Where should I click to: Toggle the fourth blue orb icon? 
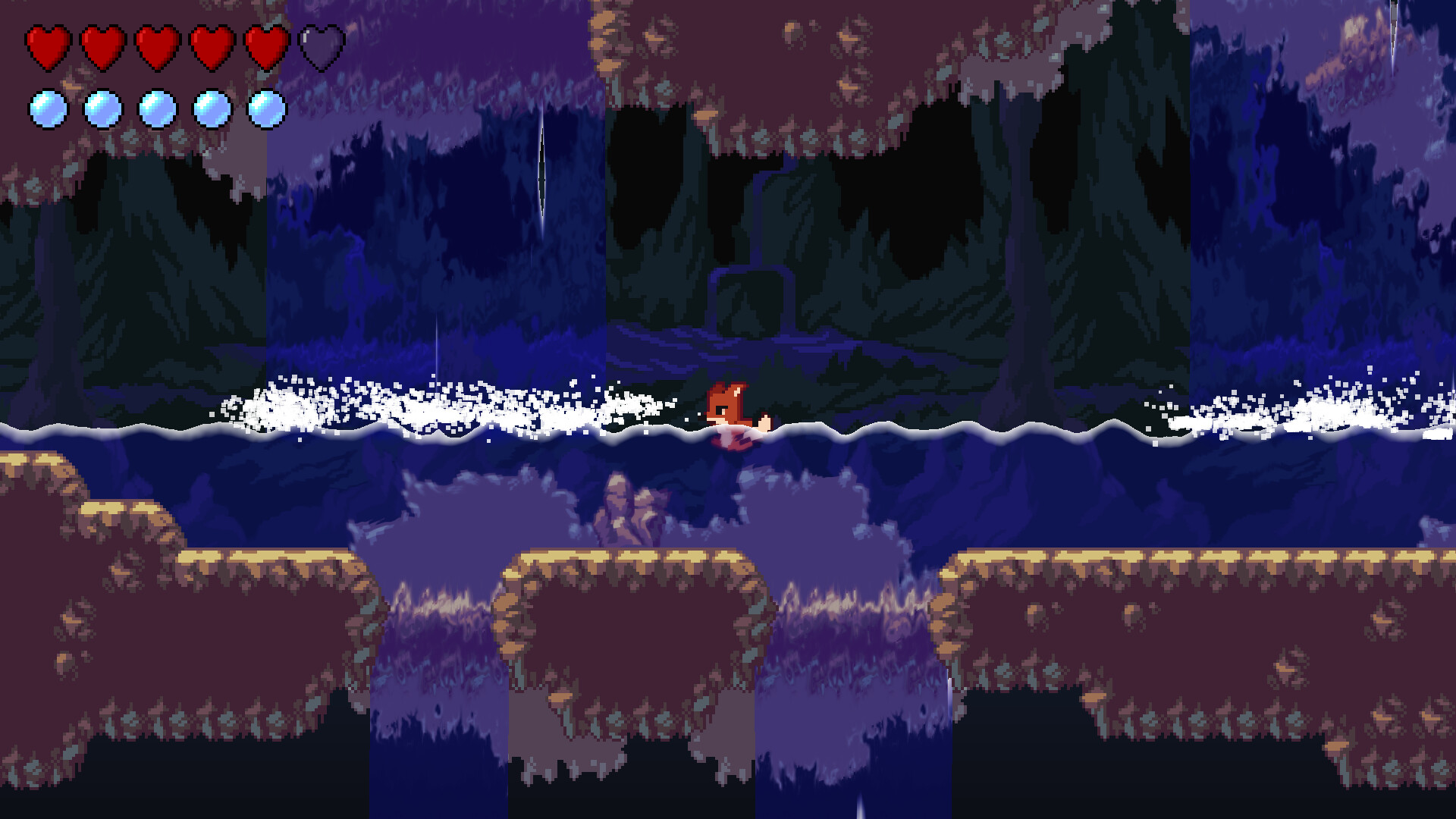(x=209, y=108)
